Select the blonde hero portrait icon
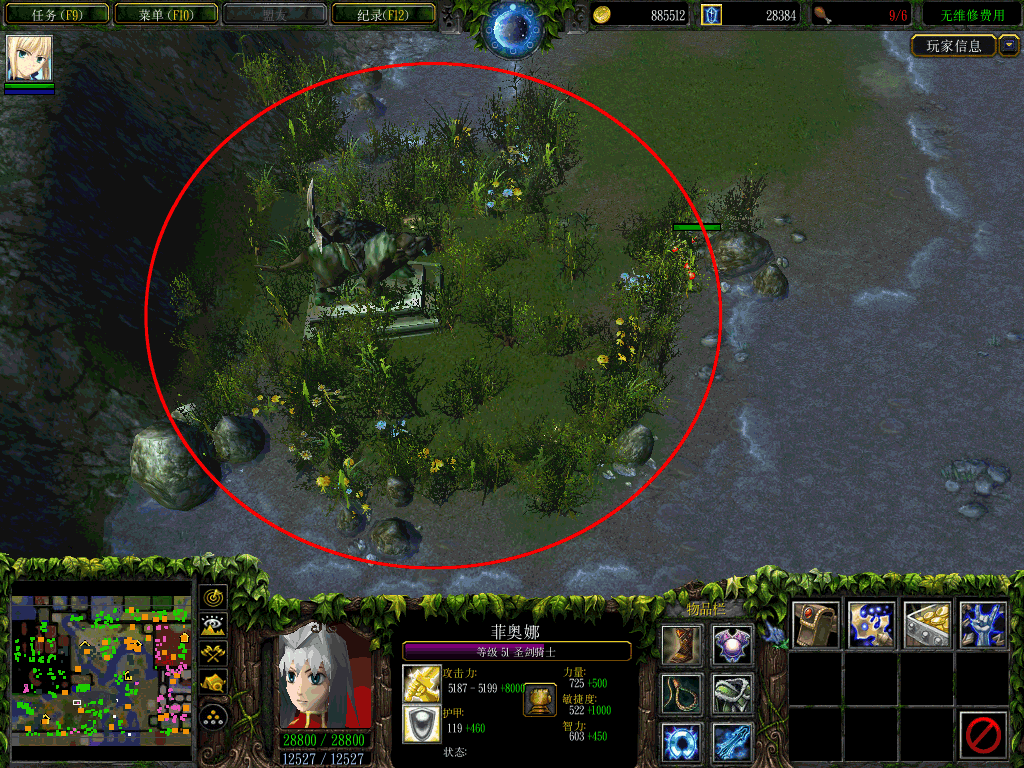 [29, 58]
